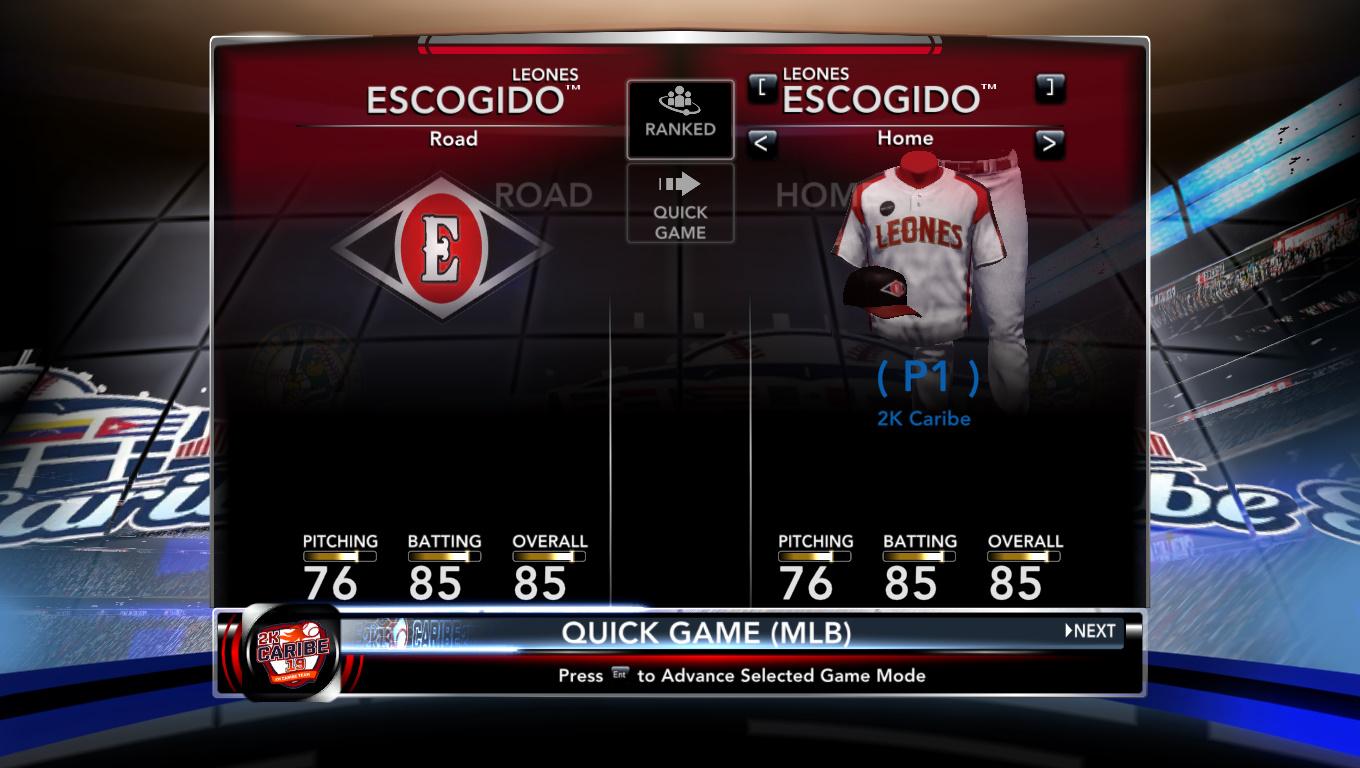This screenshot has width=1360, height=768.
Task: Advance with the Next button
Action: point(1089,631)
